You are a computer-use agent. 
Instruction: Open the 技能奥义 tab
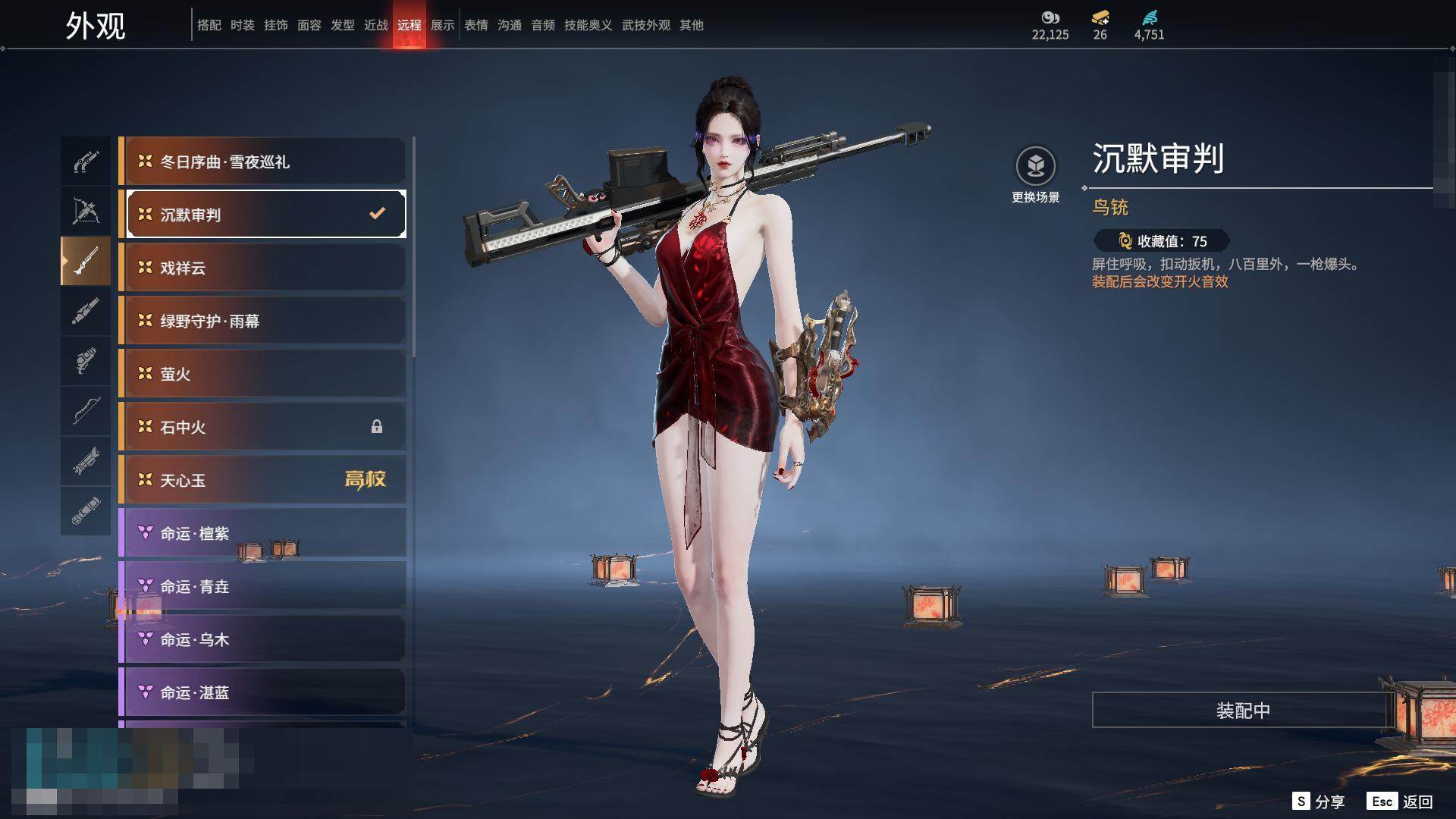pos(588,25)
